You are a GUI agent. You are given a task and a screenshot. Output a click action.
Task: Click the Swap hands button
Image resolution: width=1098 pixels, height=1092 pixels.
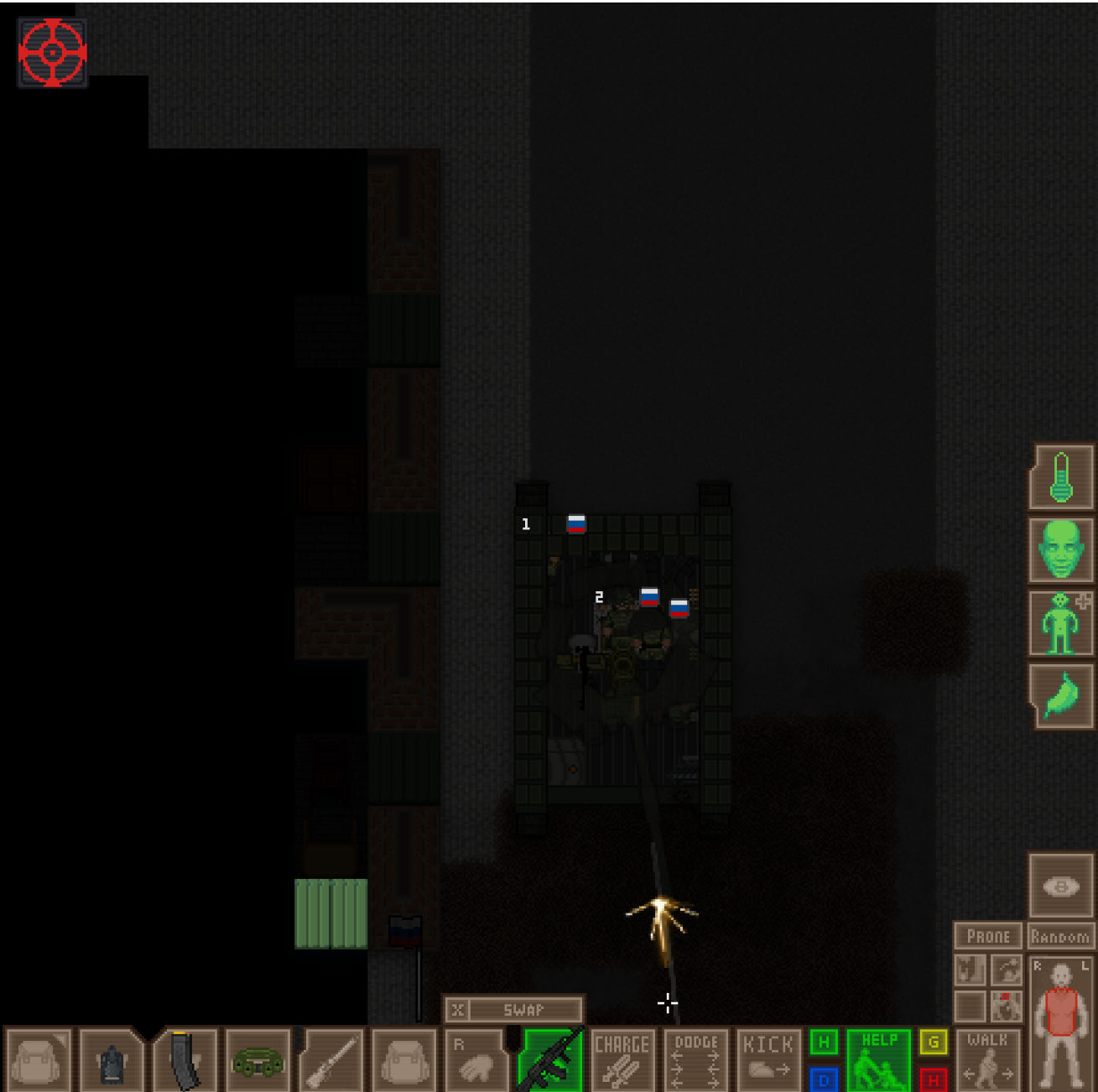click(513, 1010)
